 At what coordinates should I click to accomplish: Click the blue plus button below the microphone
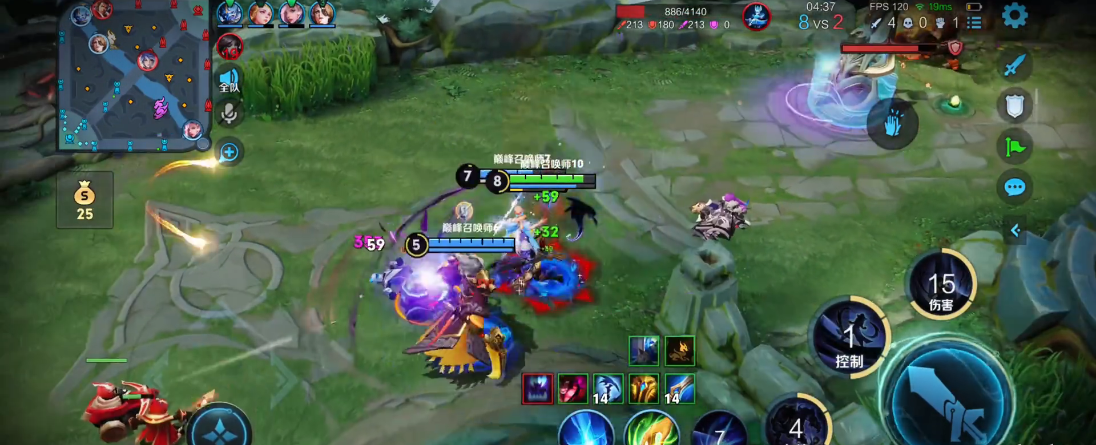tap(229, 152)
